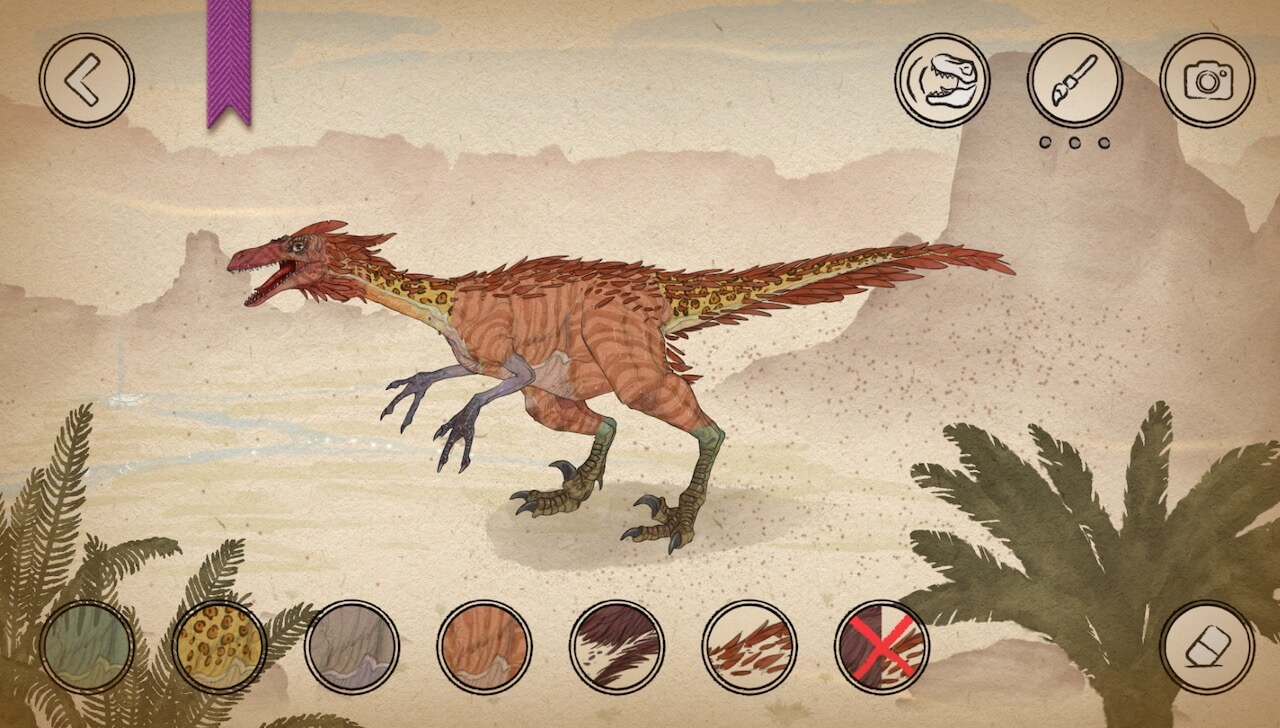This screenshot has height=728, width=1280.
Task: Activate the eraser tool
Action: pos(1208,647)
